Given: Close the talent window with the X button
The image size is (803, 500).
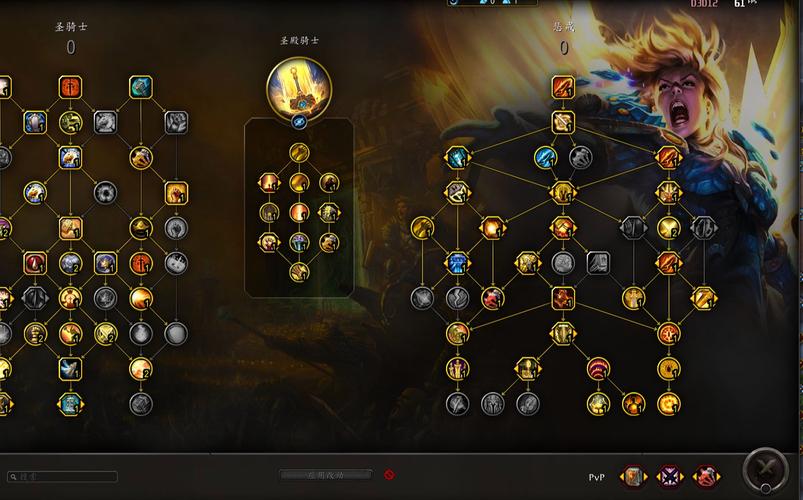Looking at the screenshot, I should point(766,469).
